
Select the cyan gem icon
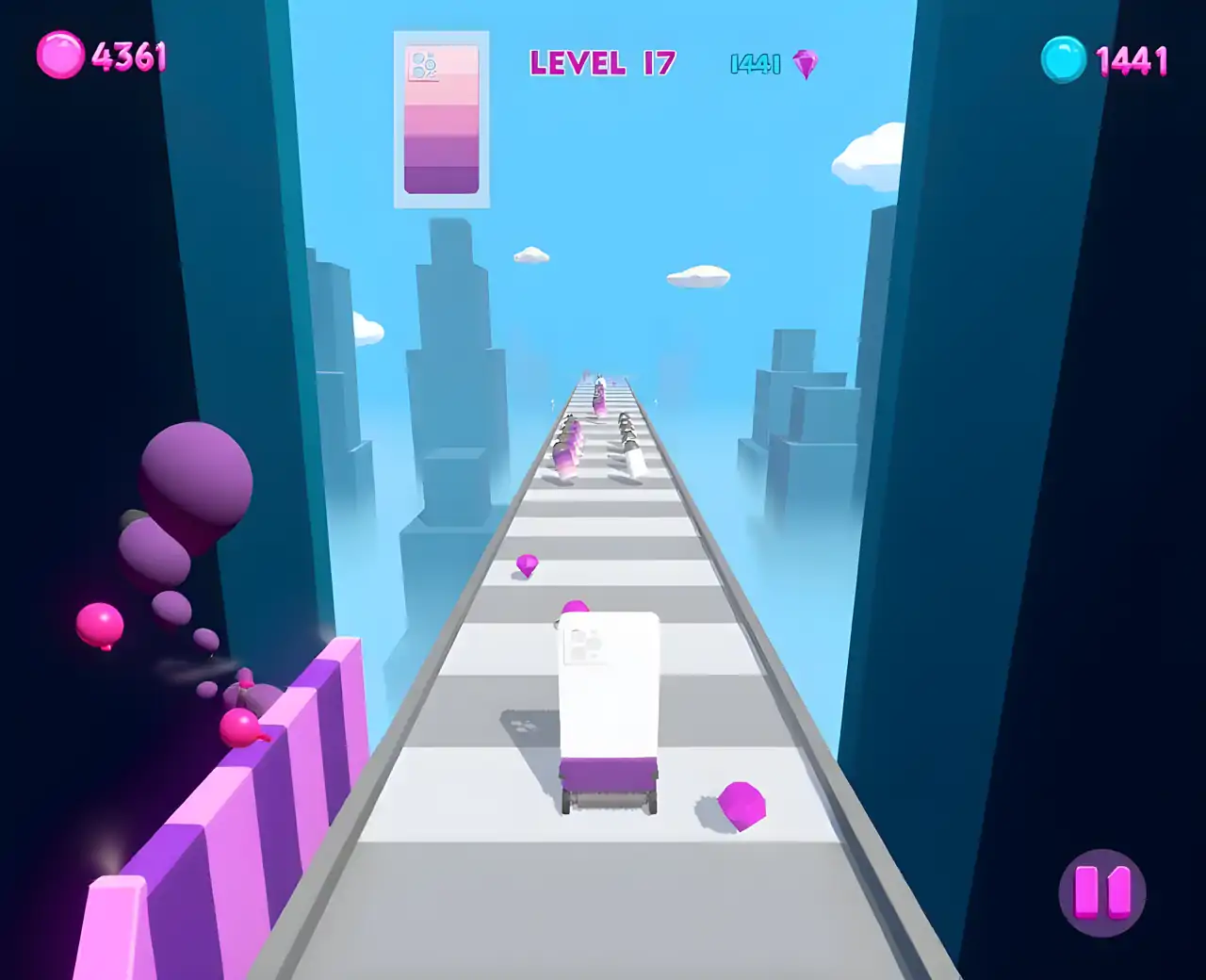[1062, 59]
